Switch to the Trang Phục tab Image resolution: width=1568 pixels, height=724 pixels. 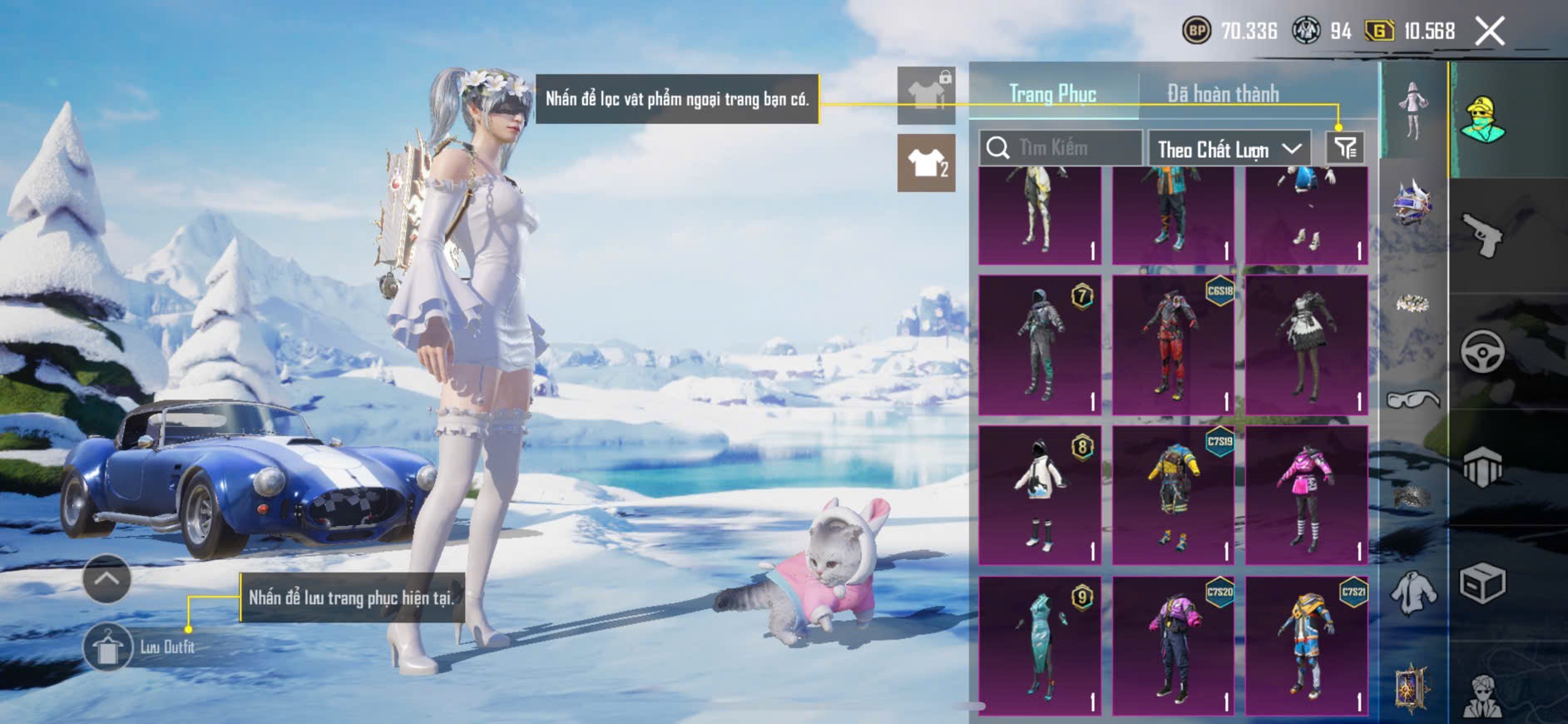pyautogui.click(x=1052, y=94)
